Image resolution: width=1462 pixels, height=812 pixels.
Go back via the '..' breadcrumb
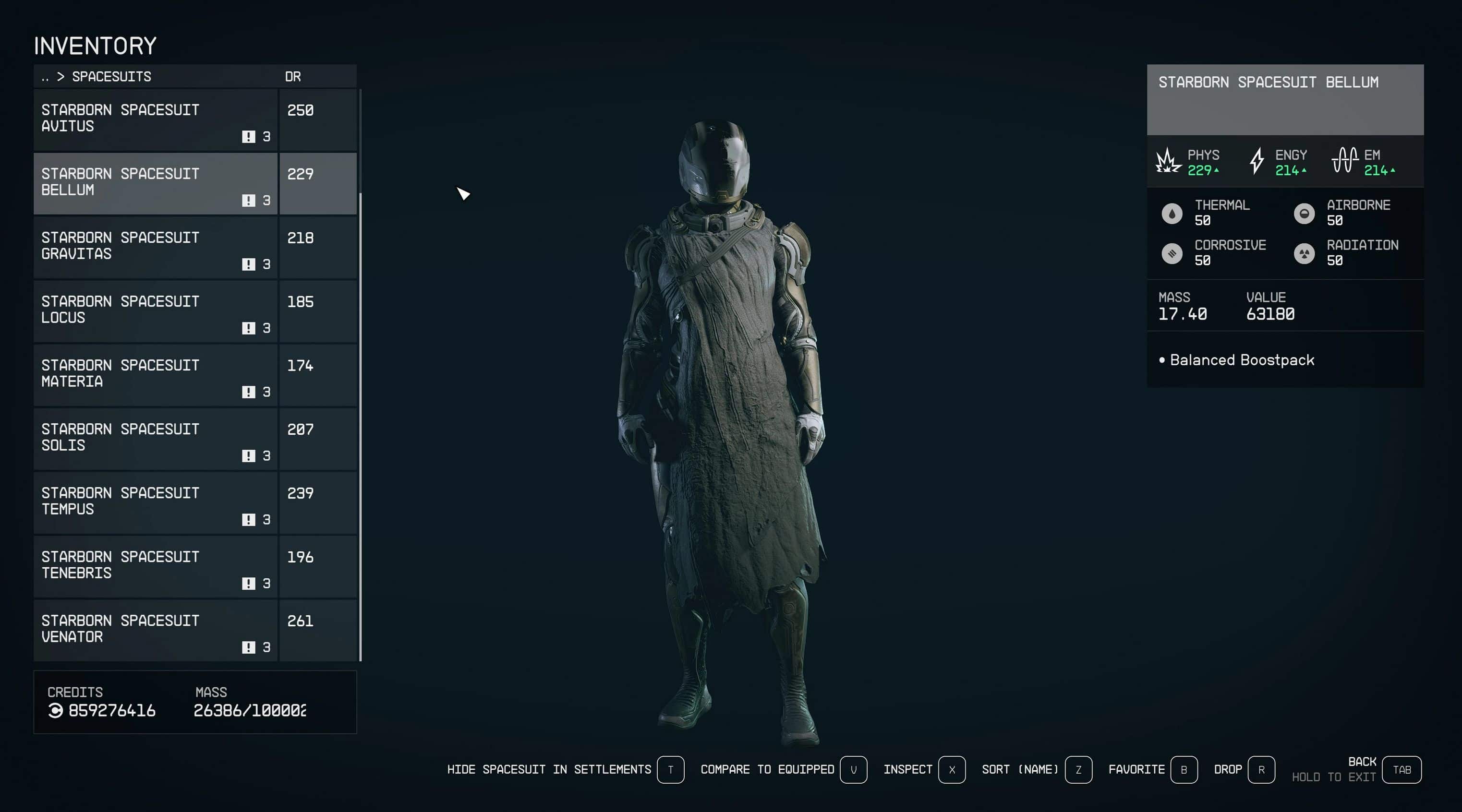tap(45, 77)
